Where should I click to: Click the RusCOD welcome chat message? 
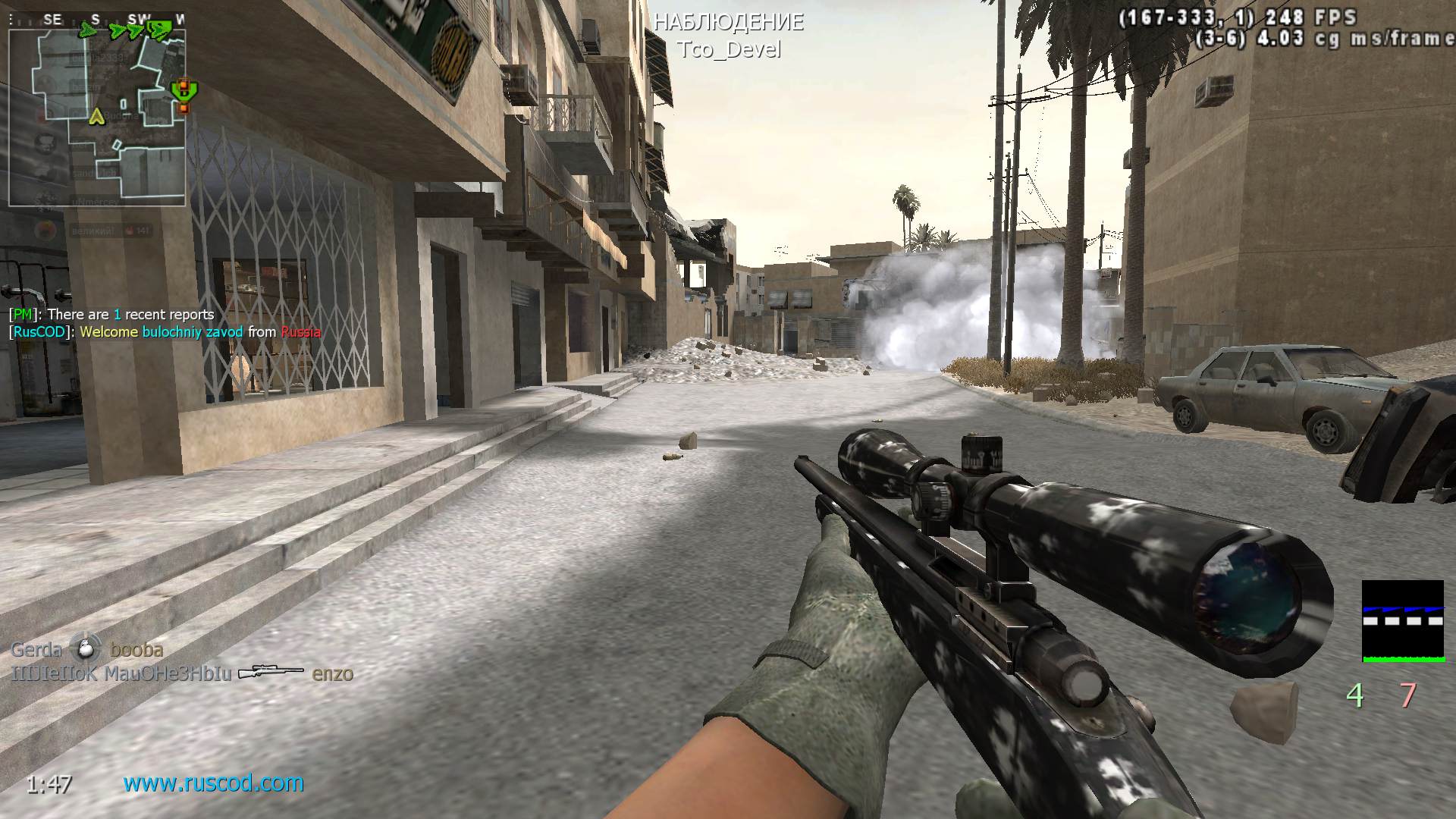click(165, 332)
